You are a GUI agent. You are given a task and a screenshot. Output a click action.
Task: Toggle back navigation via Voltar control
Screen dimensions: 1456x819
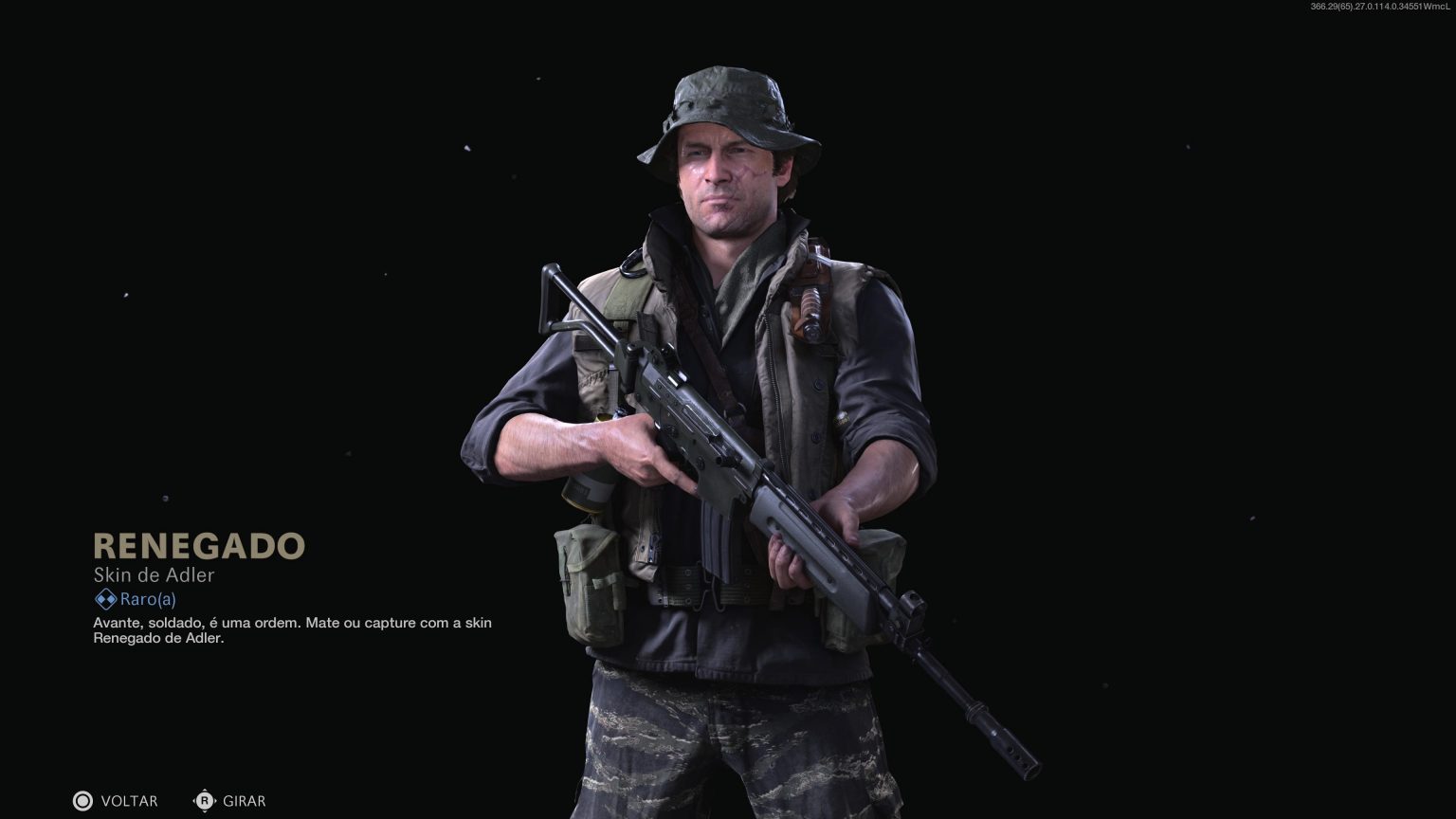click(x=128, y=801)
